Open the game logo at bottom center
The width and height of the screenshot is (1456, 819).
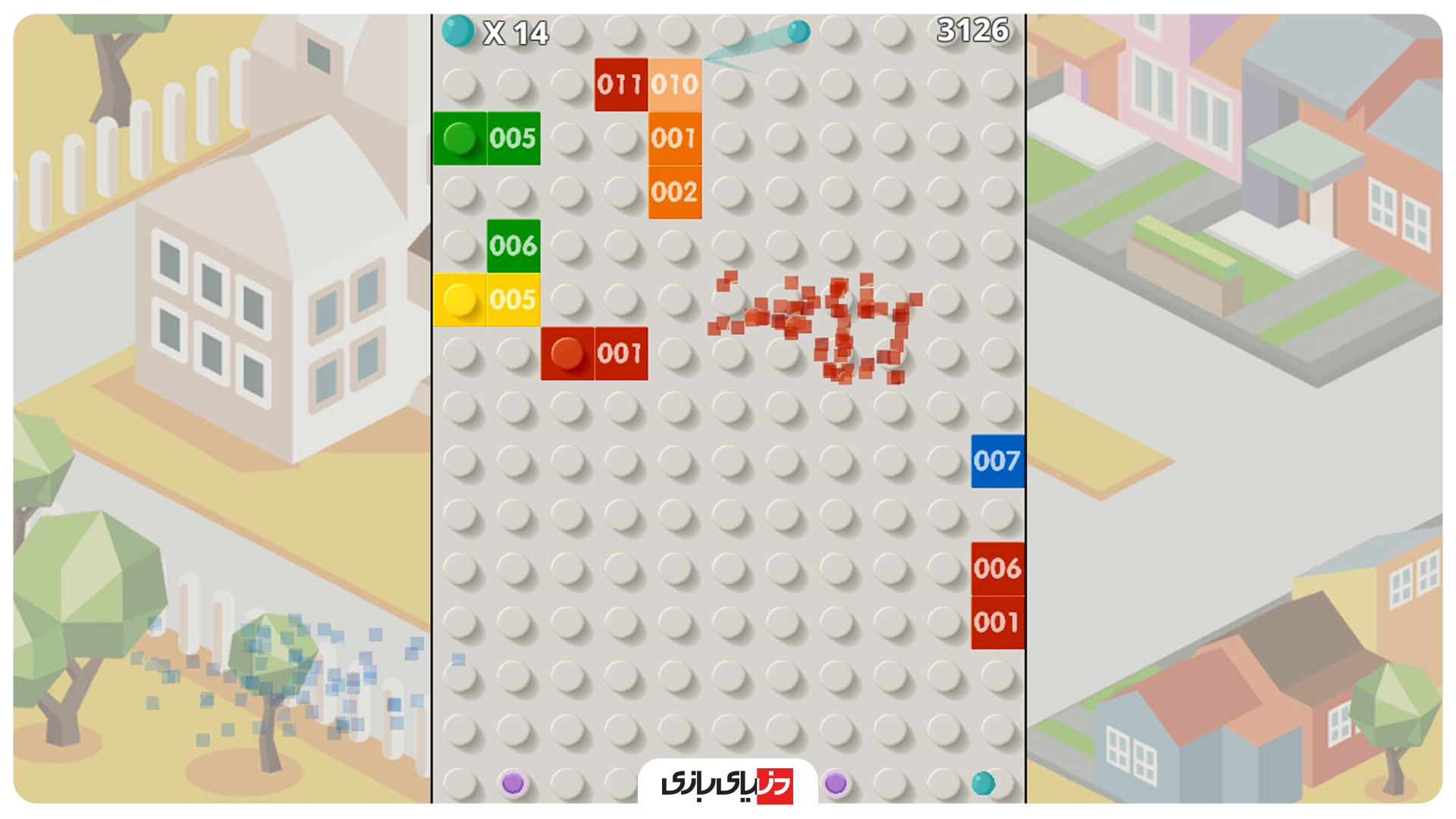point(728,783)
